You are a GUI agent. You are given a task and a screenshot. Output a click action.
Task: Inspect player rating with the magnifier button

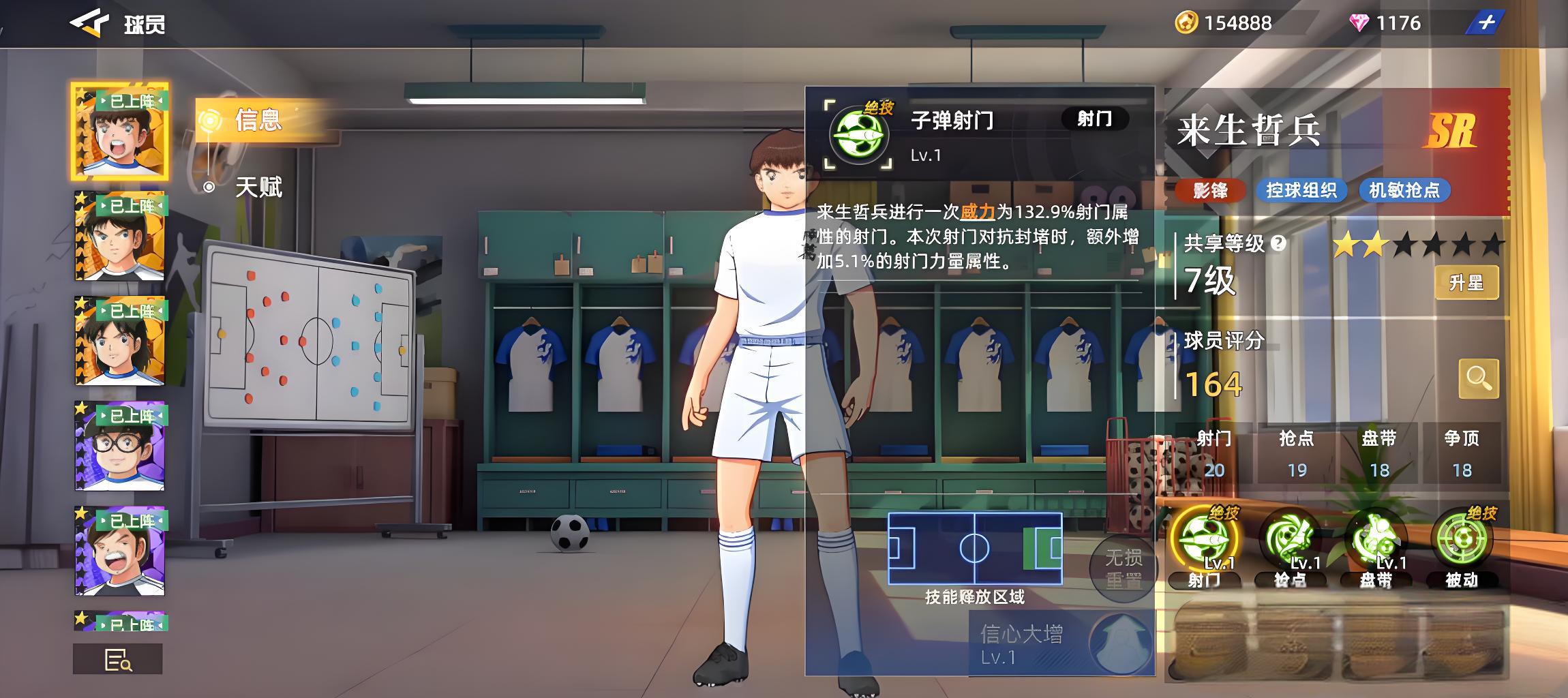(1478, 378)
